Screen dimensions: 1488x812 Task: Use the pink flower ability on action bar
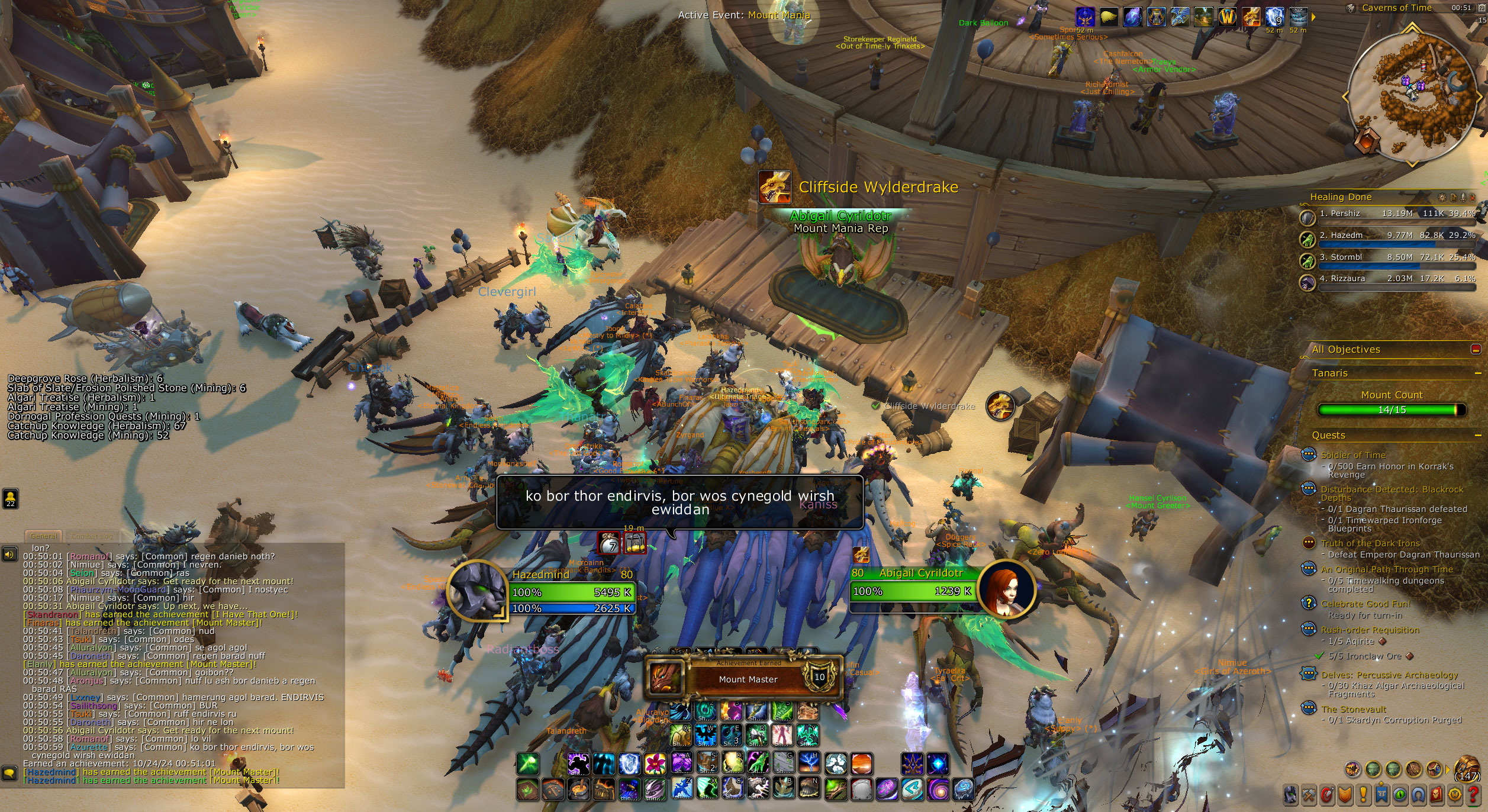click(x=655, y=763)
